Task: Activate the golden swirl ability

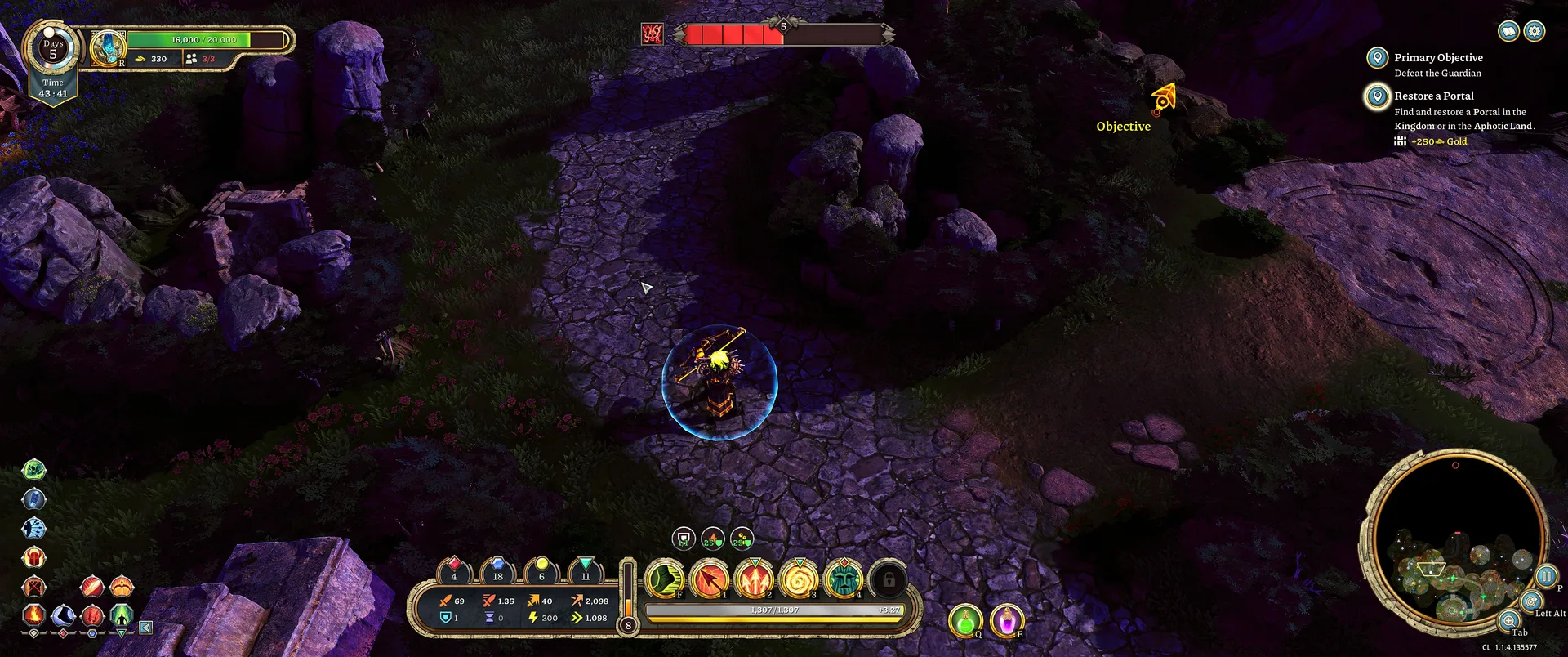Action: 800,579
